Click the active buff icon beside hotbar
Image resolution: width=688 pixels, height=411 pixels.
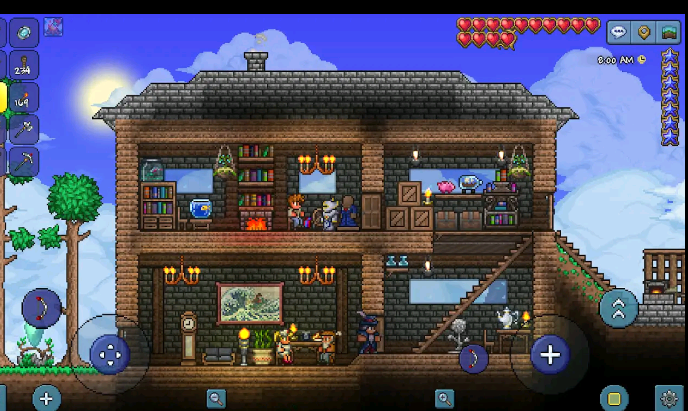click(53, 27)
